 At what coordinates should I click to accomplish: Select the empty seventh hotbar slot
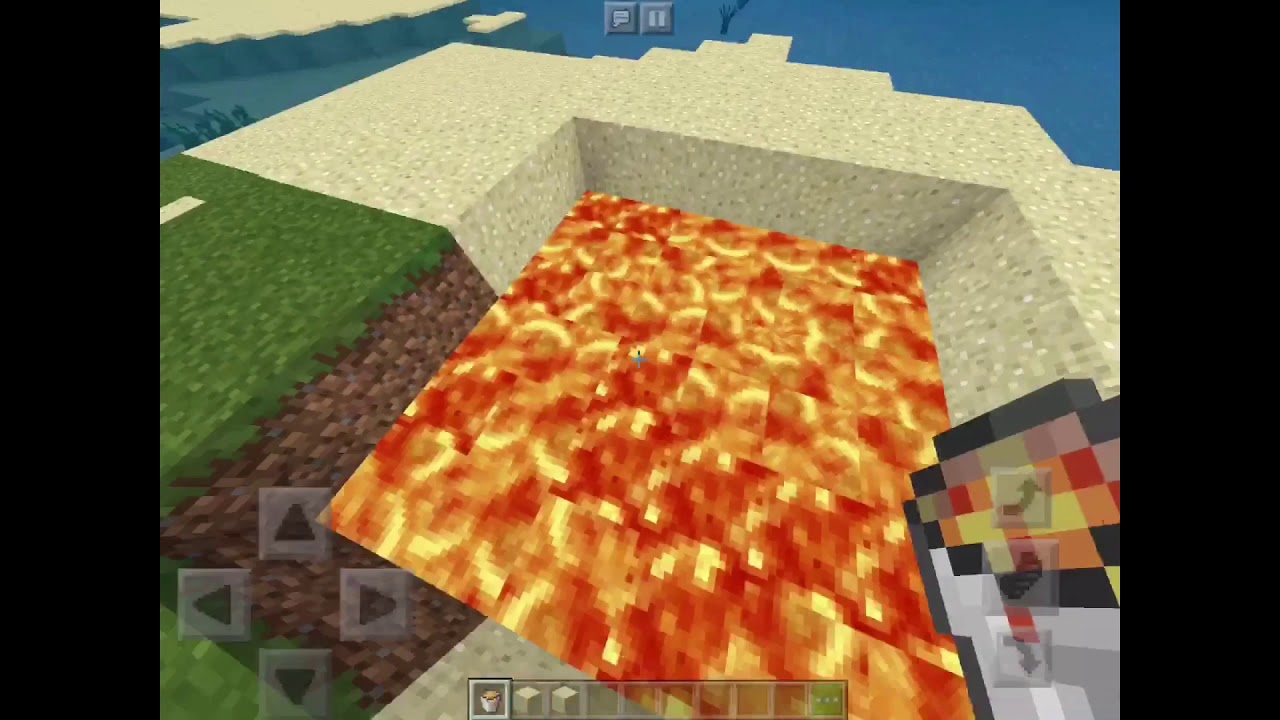pyautogui.click(x=715, y=699)
